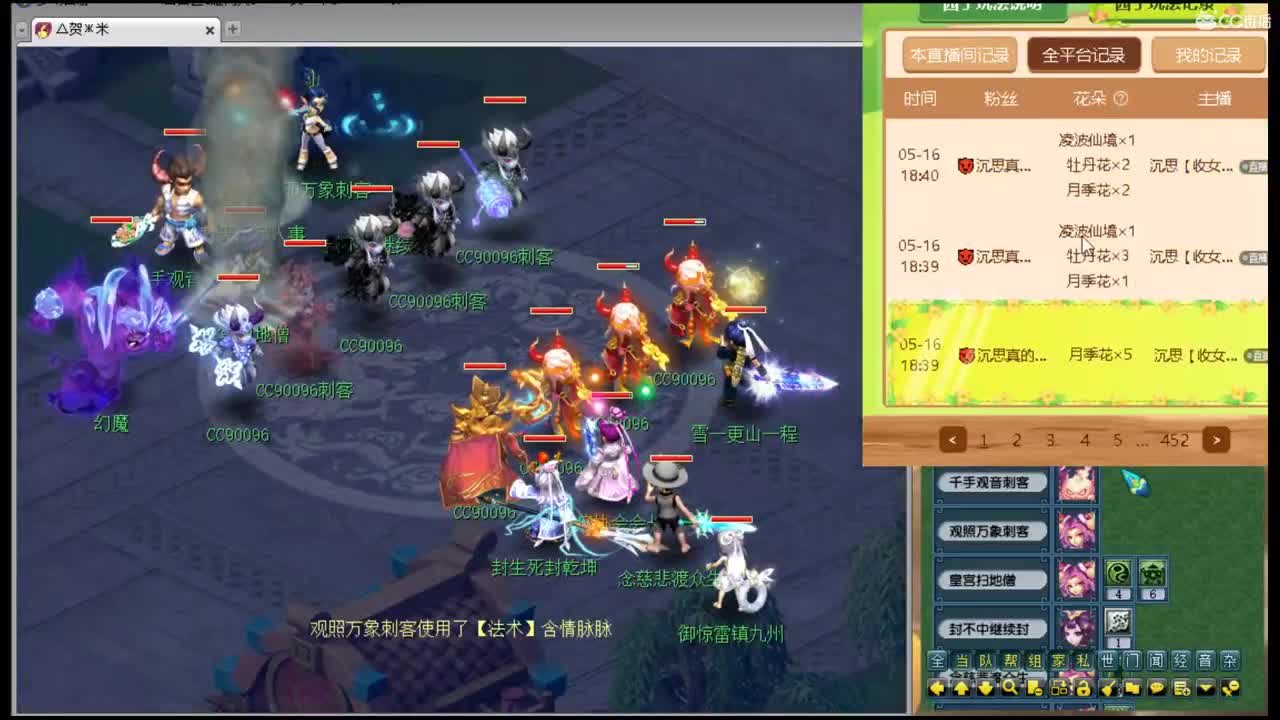Click the screenshot capture icon in chat toolbar
The height and width of the screenshot is (720, 1280).
coord(1060,688)
